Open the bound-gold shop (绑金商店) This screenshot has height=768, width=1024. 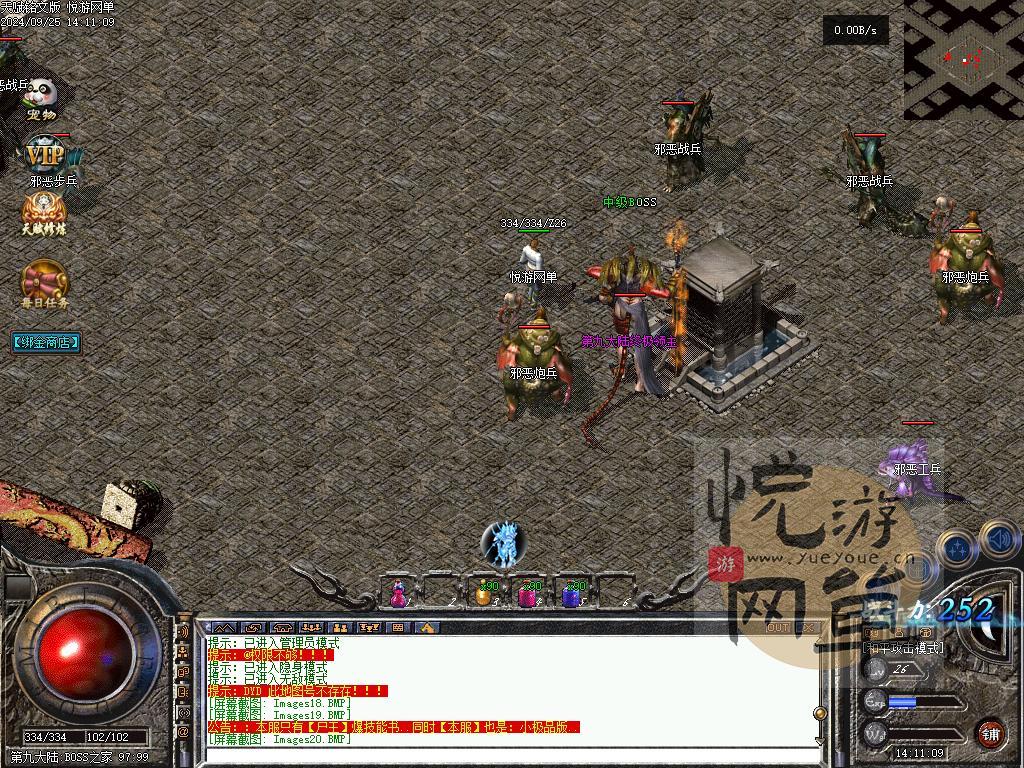pos(46,342)
